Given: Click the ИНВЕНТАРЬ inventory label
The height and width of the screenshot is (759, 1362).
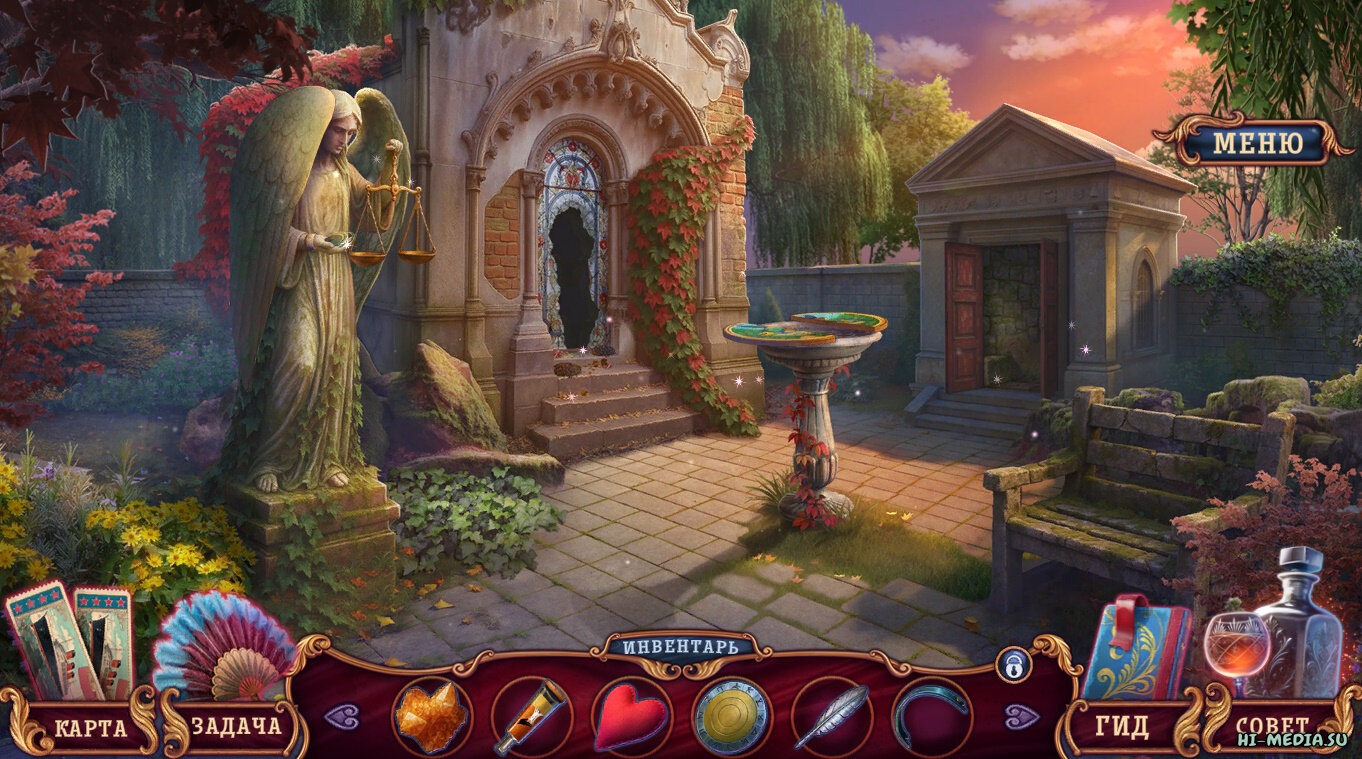Looking at the screenshot, I should (680, 645).
